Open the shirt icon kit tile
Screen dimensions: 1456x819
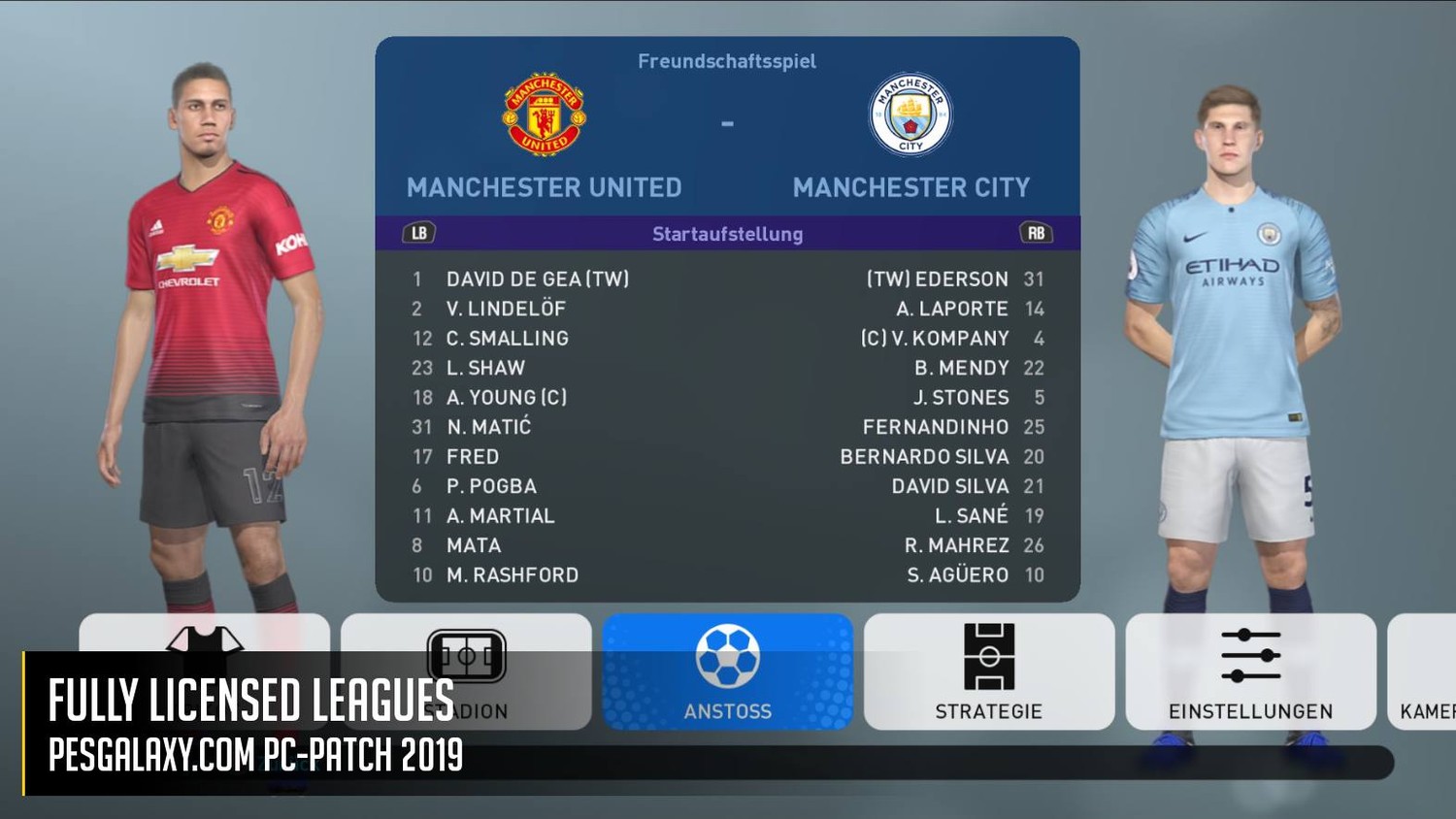coord(204,635)
